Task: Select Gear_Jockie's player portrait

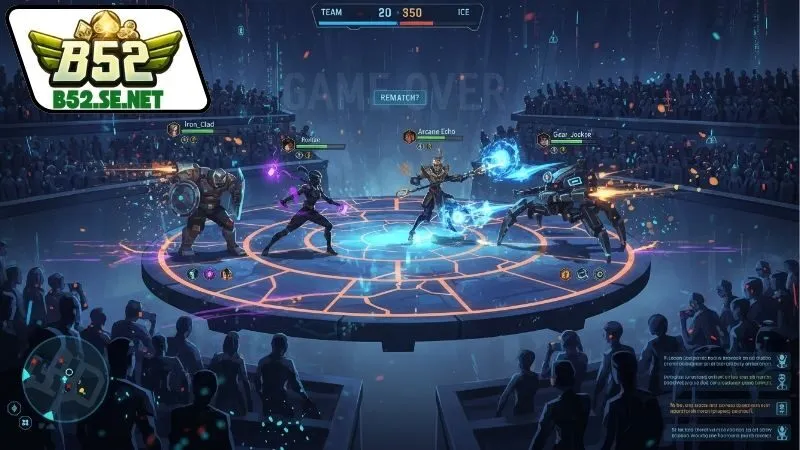Action: 543,139
